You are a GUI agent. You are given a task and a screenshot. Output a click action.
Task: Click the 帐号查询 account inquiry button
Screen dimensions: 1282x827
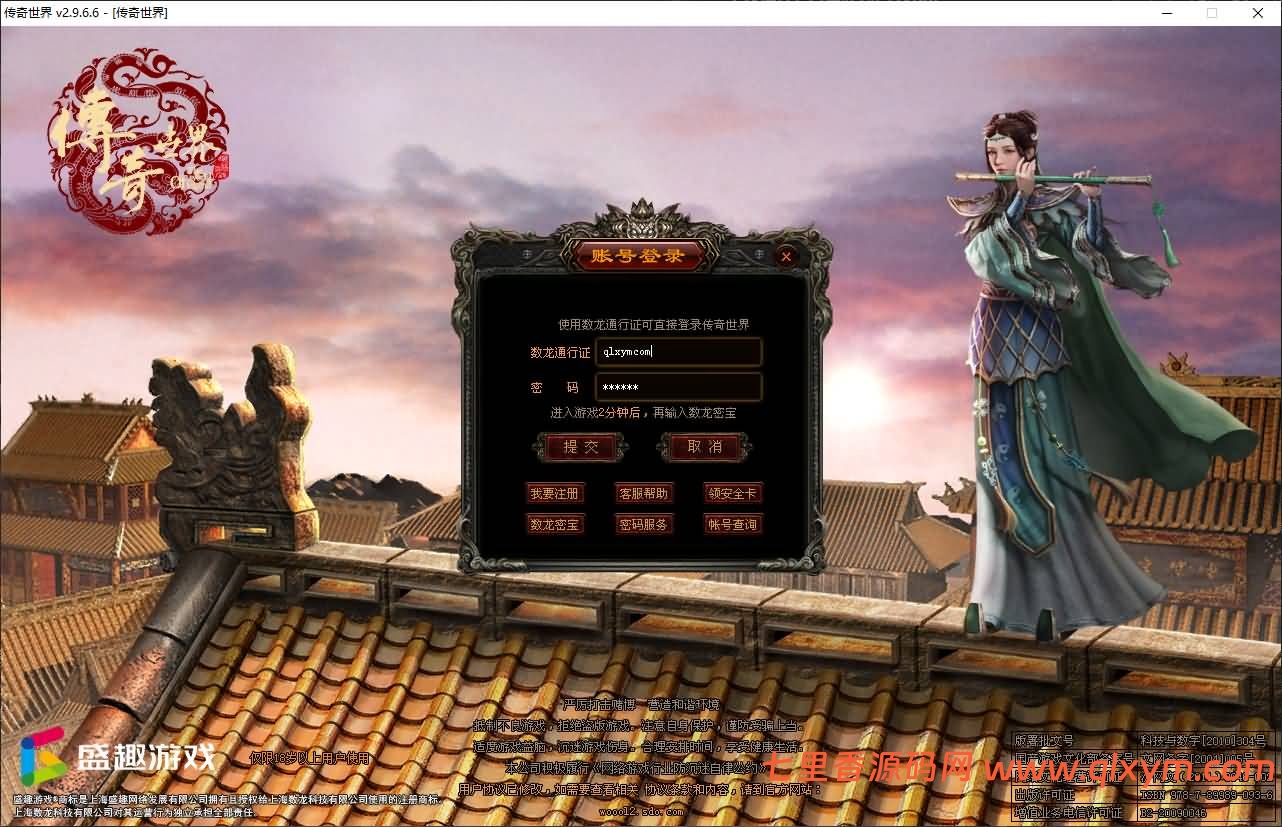(732, 524)
